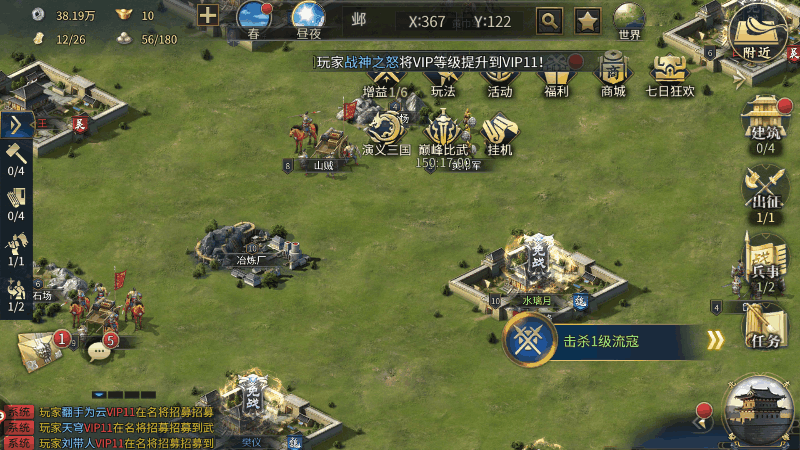The image size is (800, 450).
Task: Open the 昼夜 day-night icon
Action: pyautogui.click(x=309, y=20)
